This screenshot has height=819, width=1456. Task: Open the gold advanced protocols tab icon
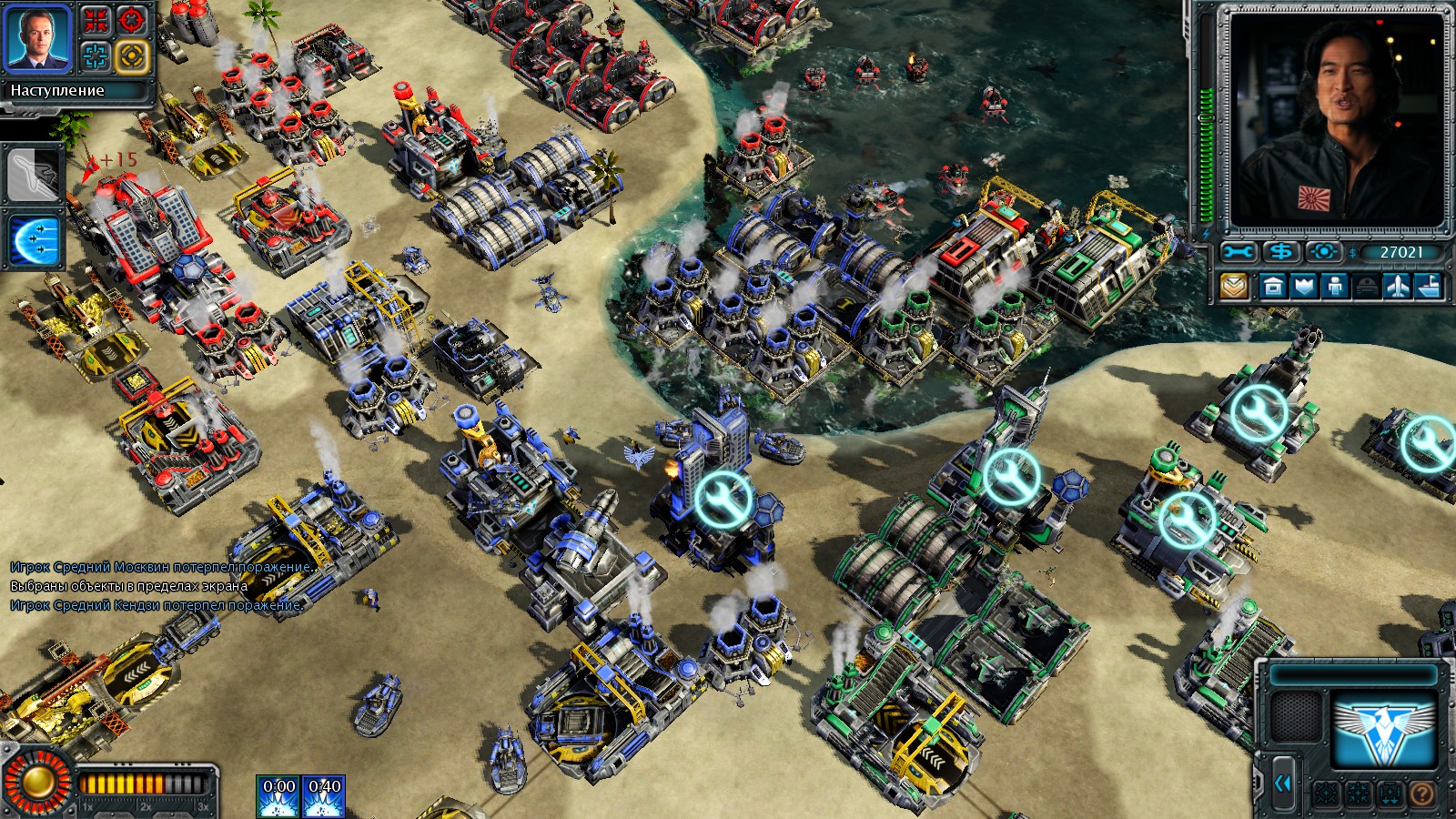point(1233,286)
